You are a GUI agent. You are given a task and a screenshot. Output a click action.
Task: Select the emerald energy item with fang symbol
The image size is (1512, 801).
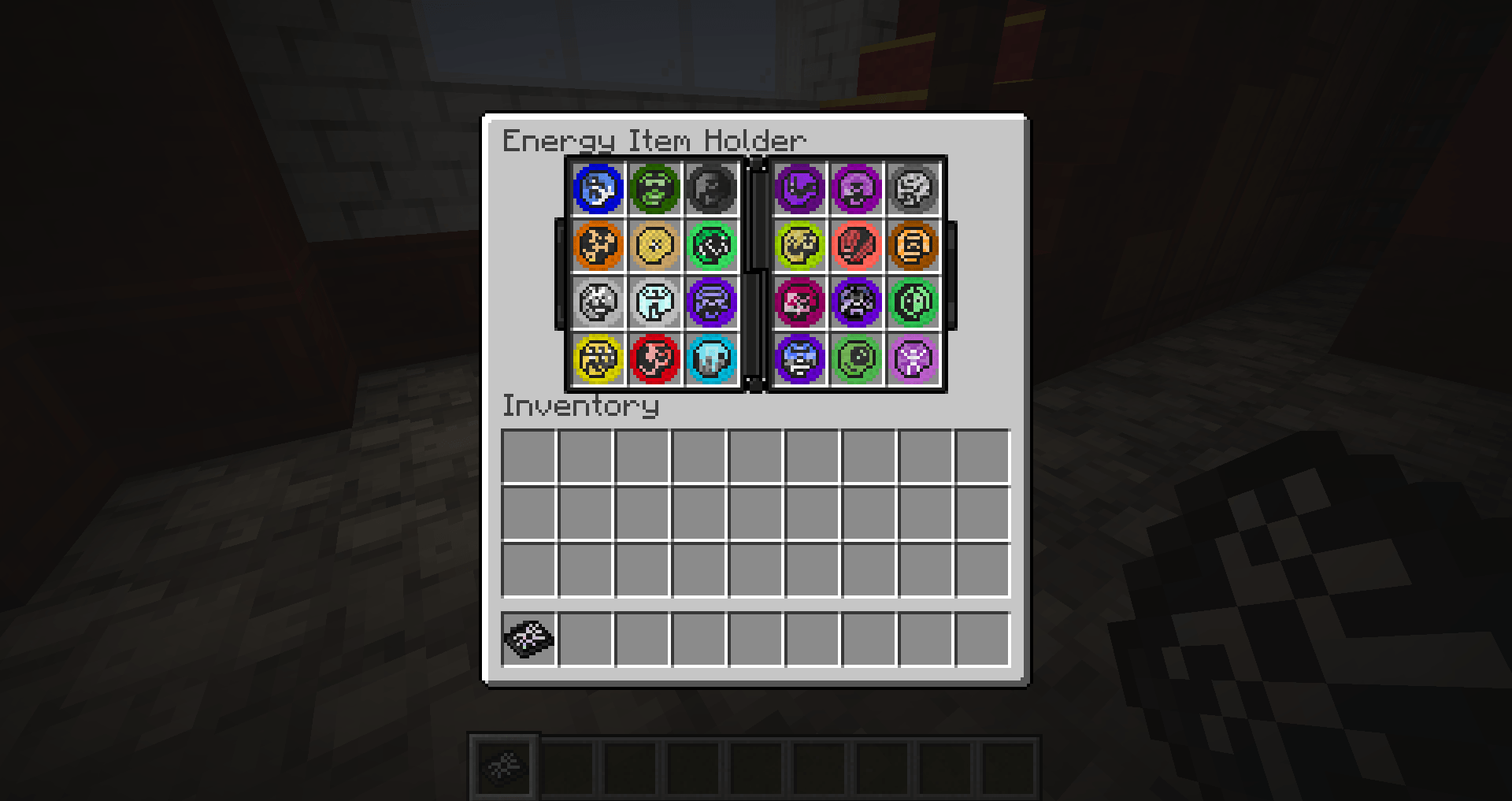coord(713,245)
